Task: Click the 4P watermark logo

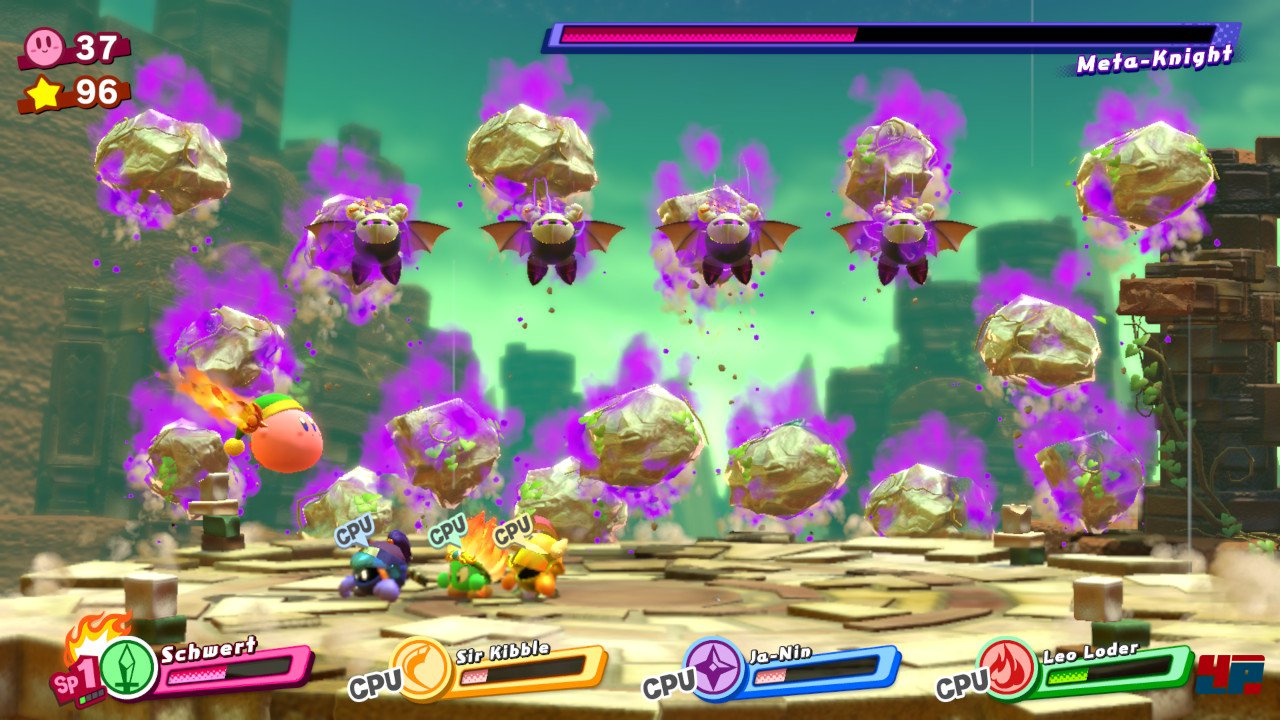Action: 1229,673
